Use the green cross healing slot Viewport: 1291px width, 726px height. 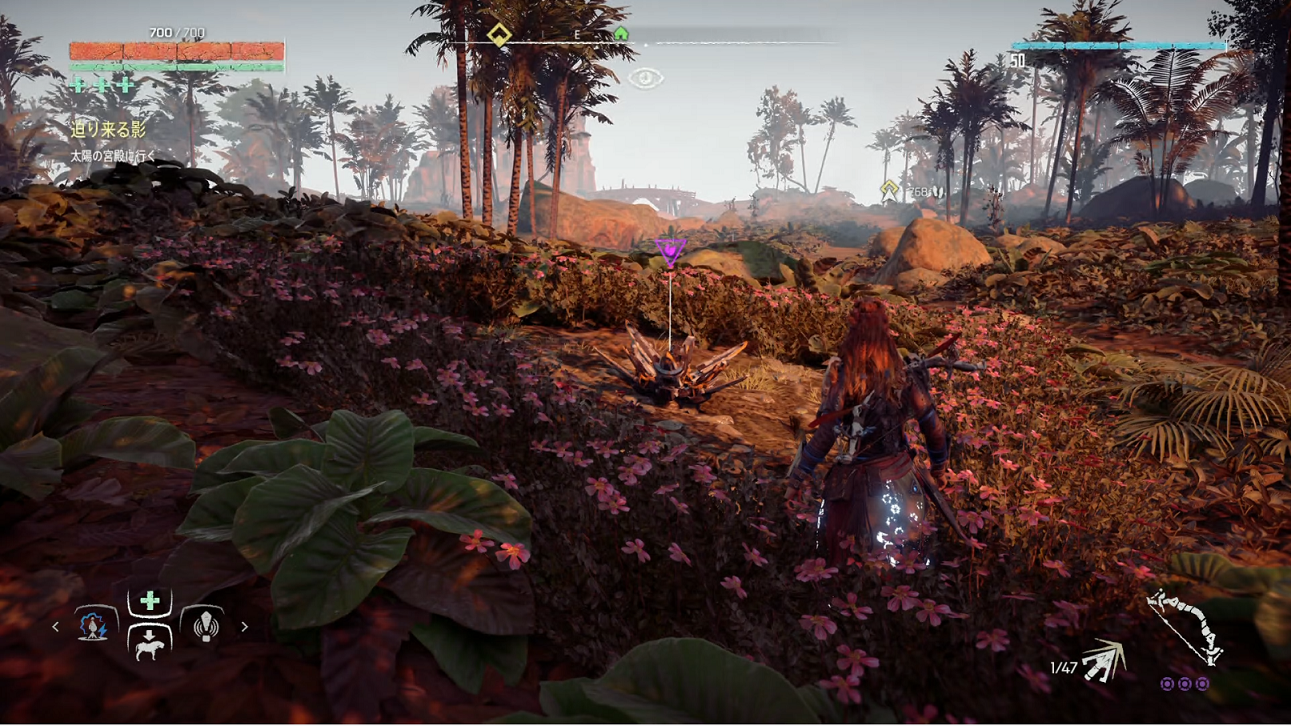coord(150,601)
